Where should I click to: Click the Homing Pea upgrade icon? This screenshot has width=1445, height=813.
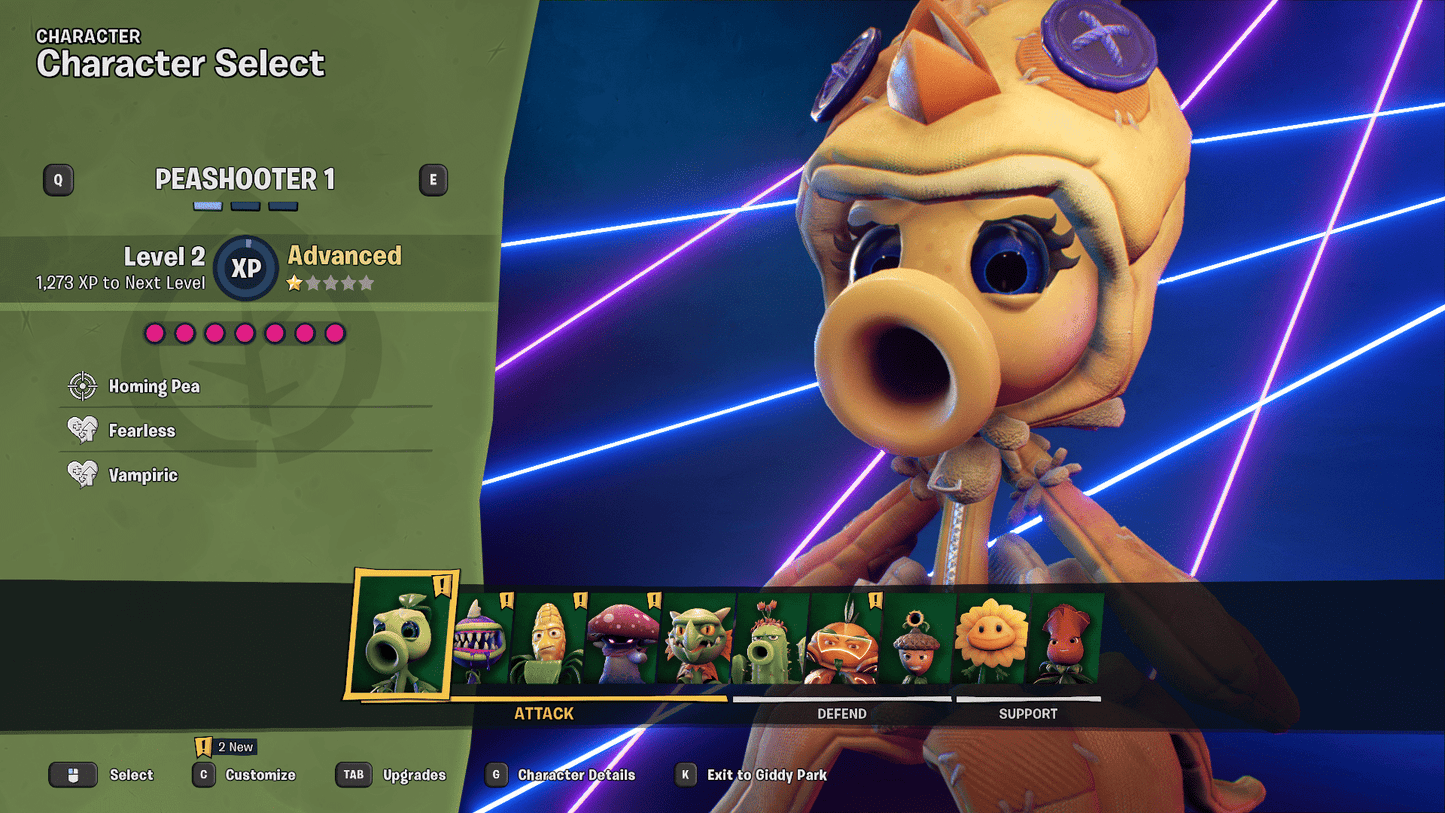pyautogui.click(x=81, y=385)
